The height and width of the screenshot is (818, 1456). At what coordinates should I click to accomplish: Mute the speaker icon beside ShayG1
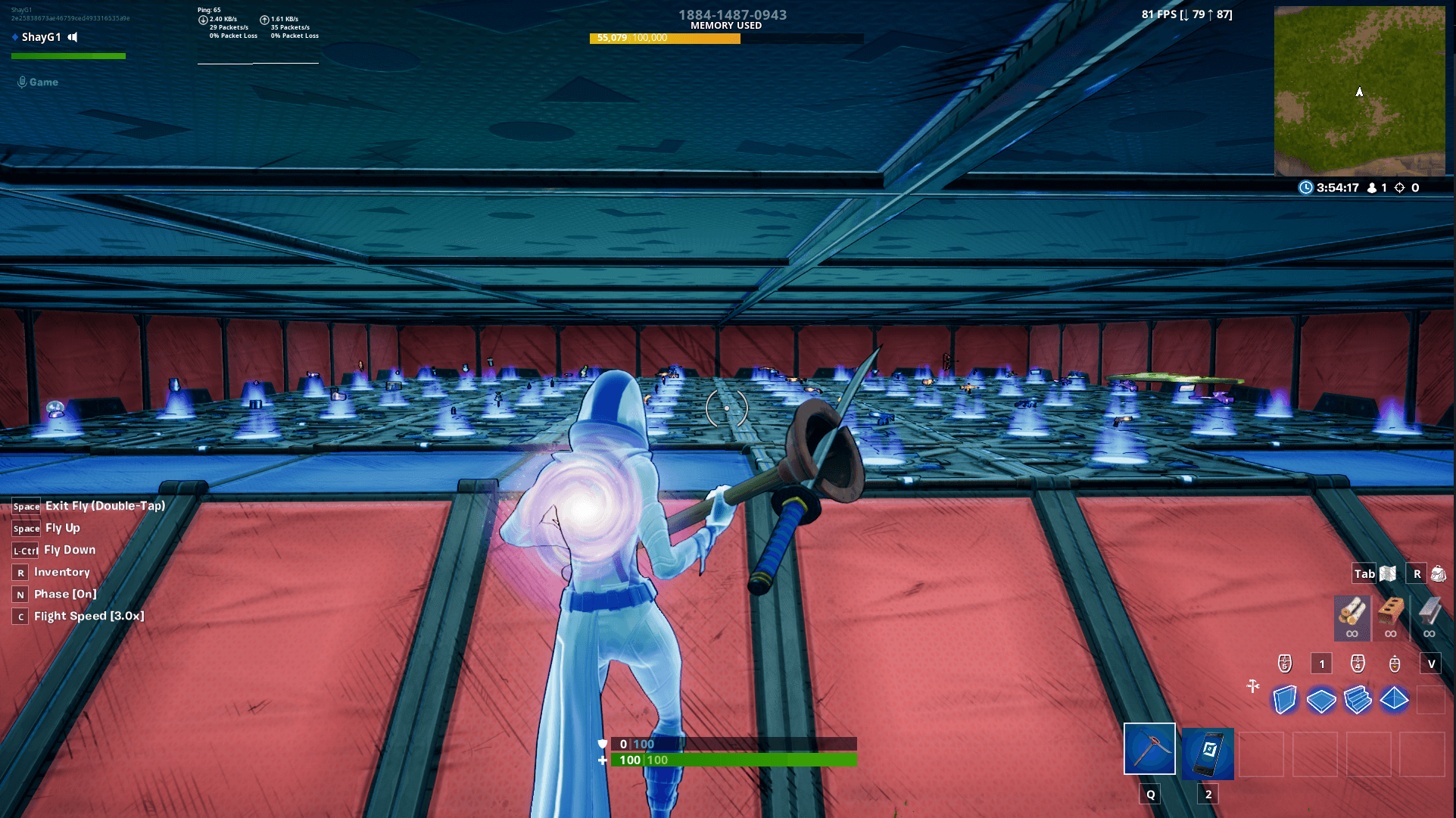point(72,36)
